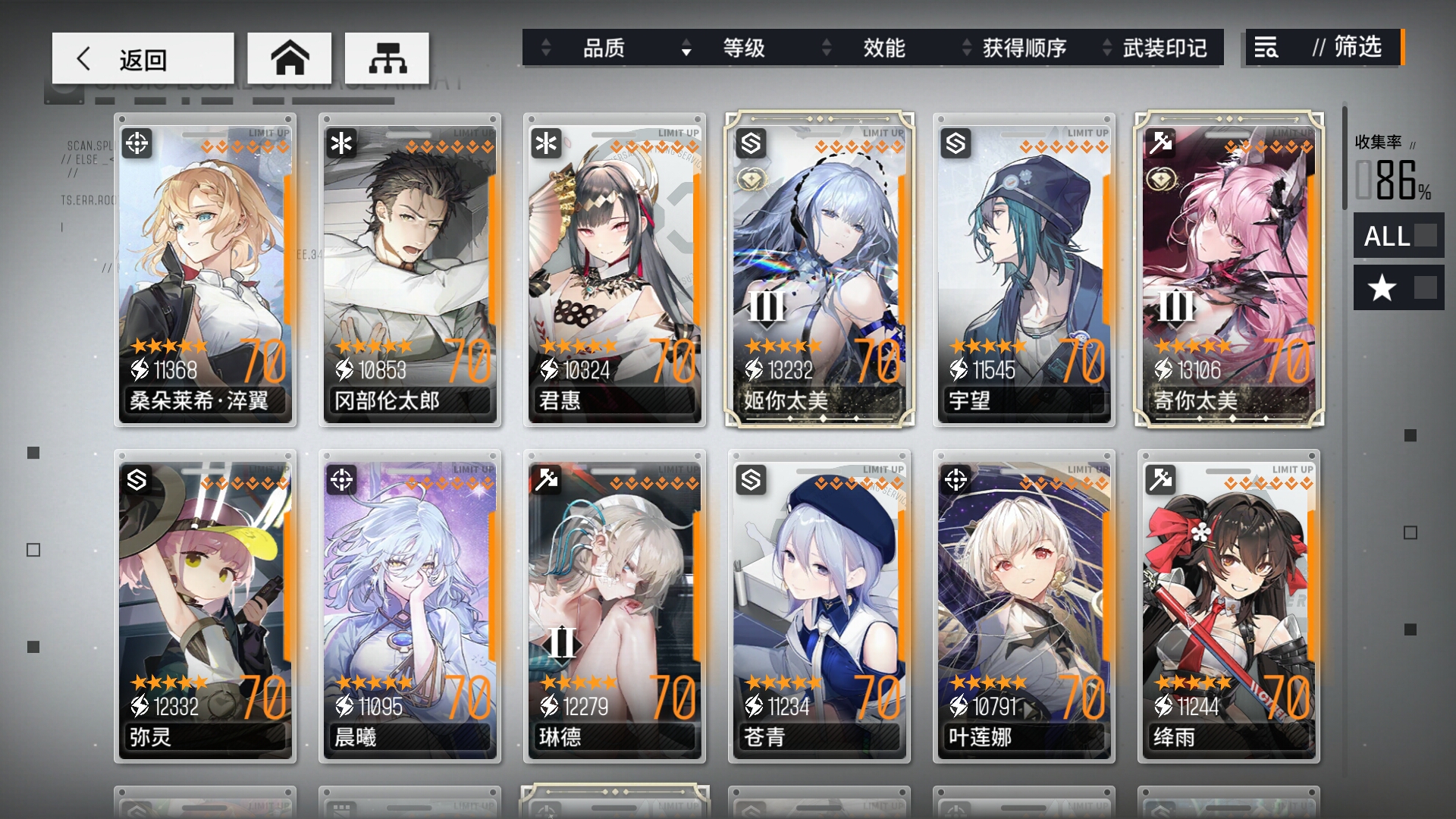Toggle the star favorites filter
This screenshot has height=819, width=1456.
pos(1398,287)
